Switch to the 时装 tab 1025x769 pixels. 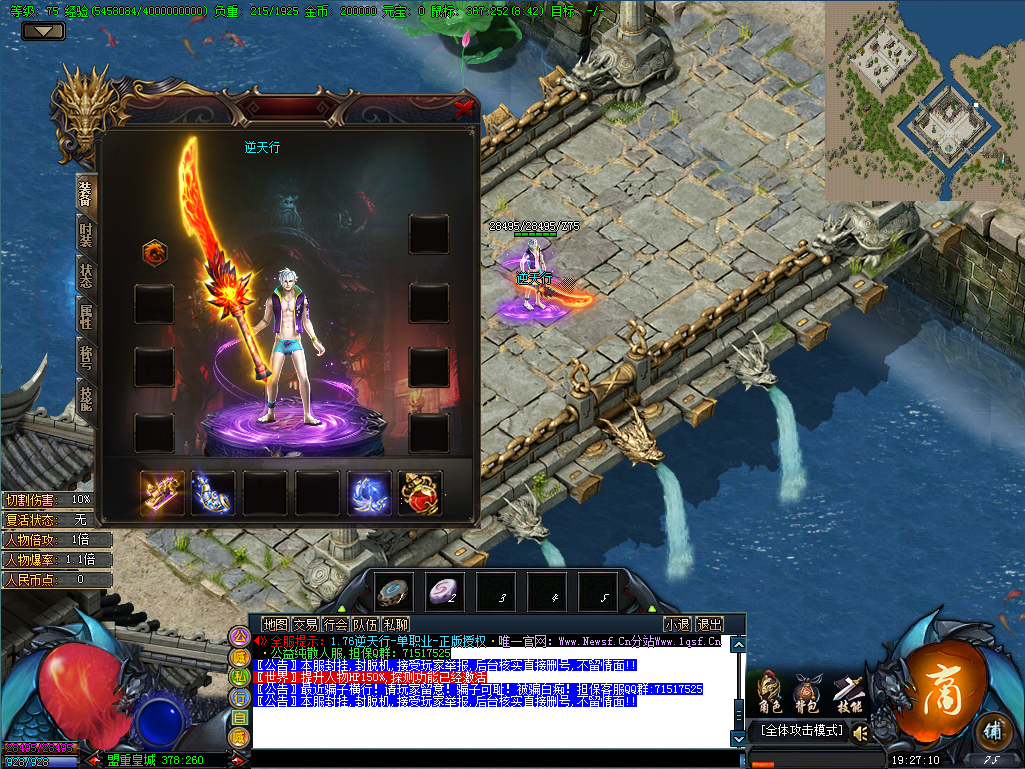[86, 234]
